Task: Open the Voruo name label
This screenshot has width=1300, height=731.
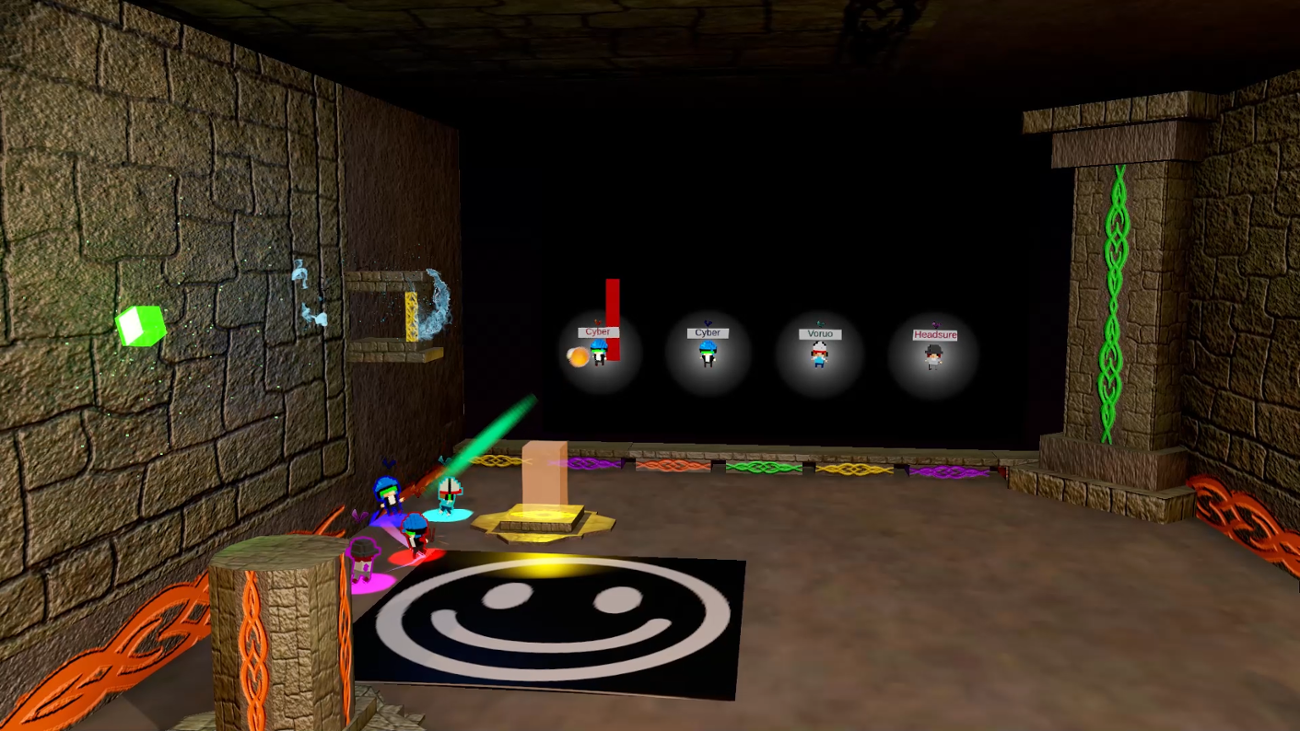Action: pyautogui.click(x=819, y=333)
